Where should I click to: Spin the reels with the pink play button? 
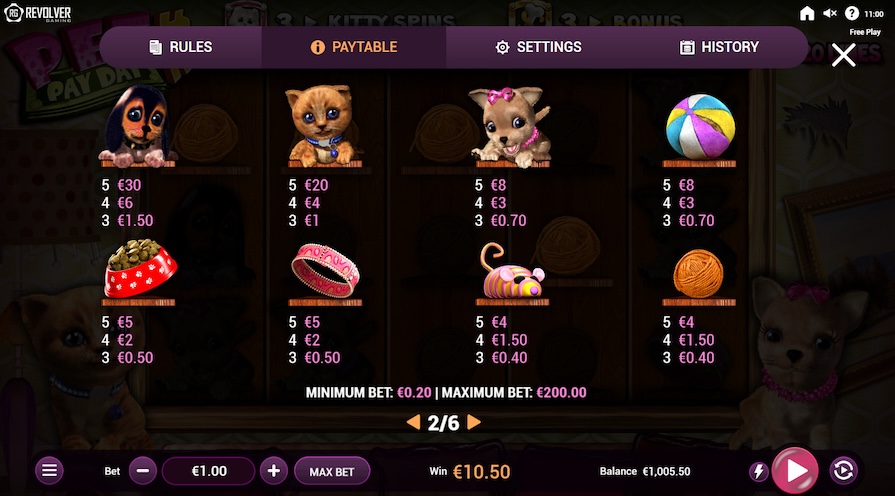(795, 471)
